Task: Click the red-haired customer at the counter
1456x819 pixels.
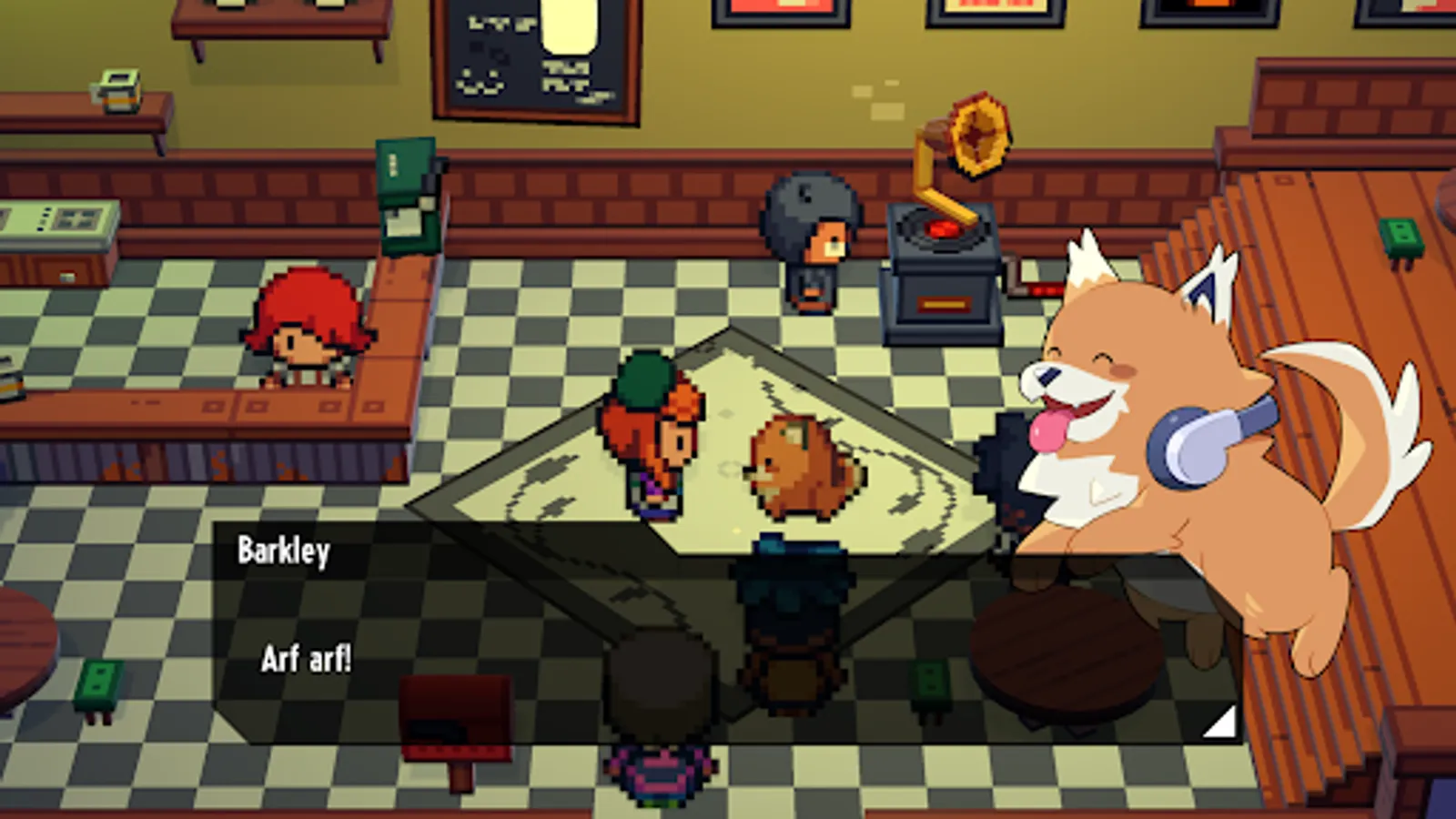Action: click(x=309, y=337)
